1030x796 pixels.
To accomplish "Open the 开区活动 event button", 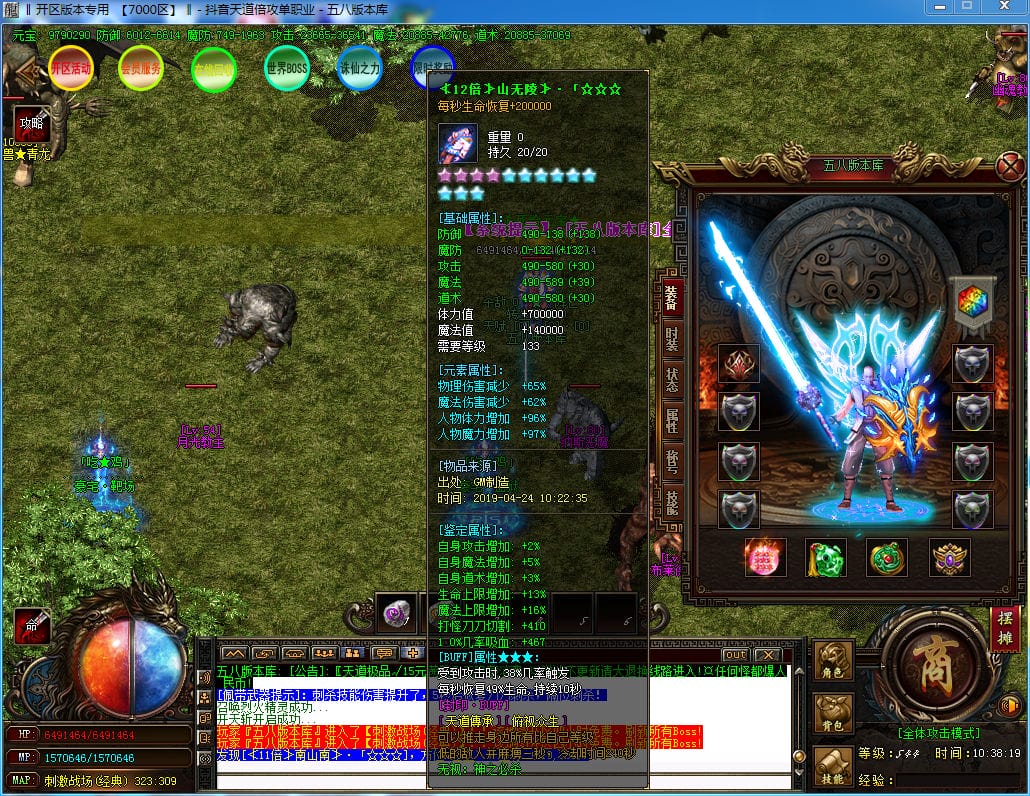I will pos(71,69).
